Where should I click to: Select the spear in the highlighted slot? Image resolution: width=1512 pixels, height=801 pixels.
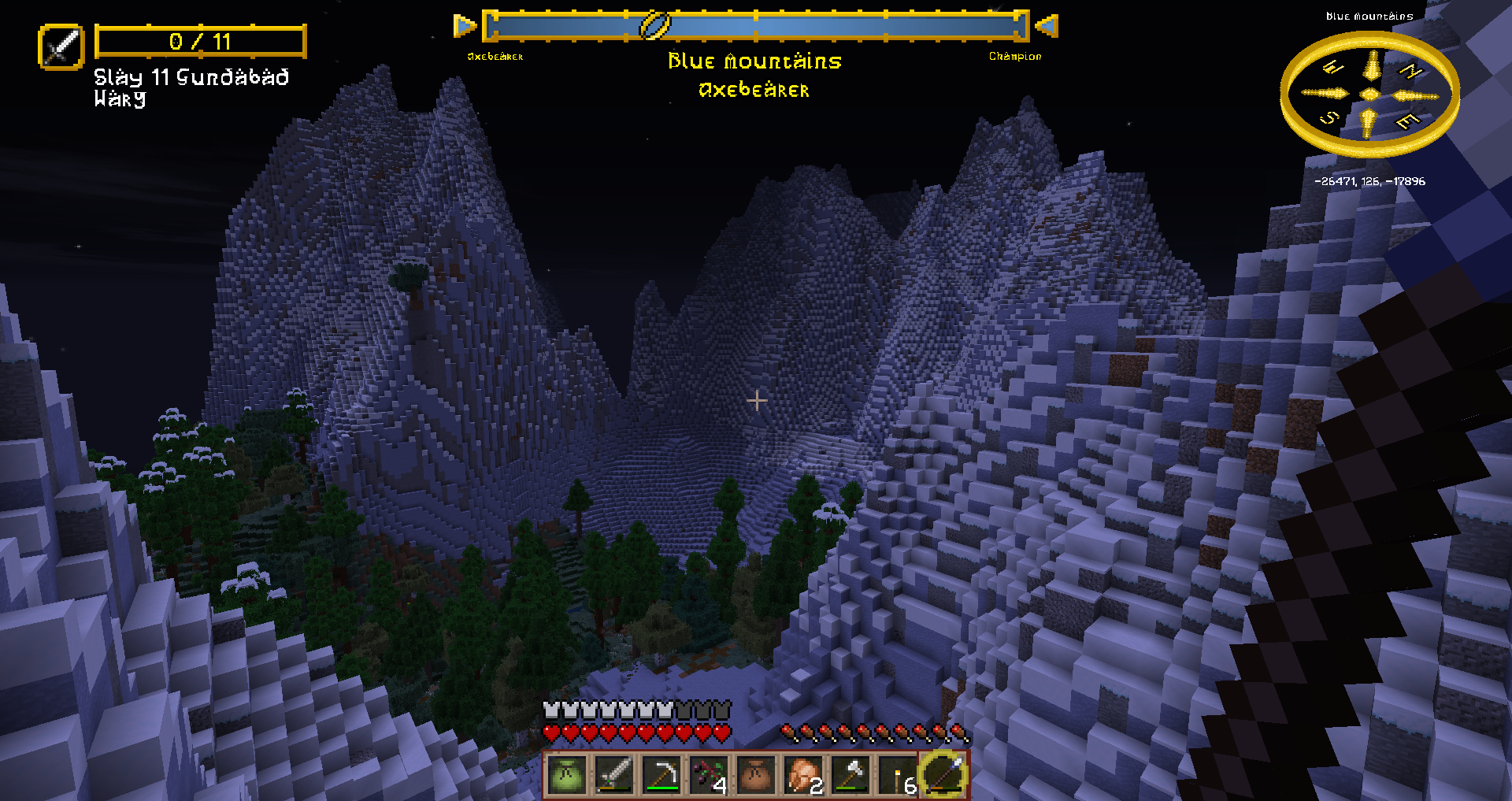[944, 775]
